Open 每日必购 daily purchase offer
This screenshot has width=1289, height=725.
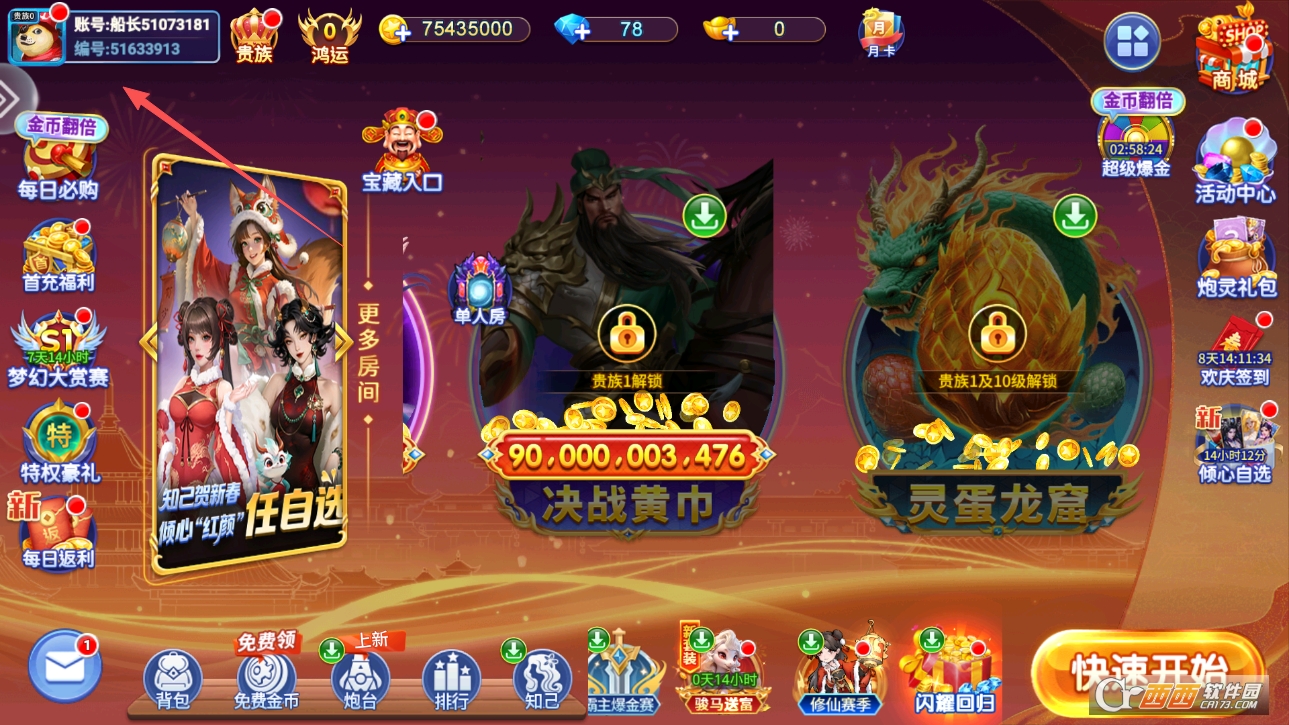(x=59, y=160)
